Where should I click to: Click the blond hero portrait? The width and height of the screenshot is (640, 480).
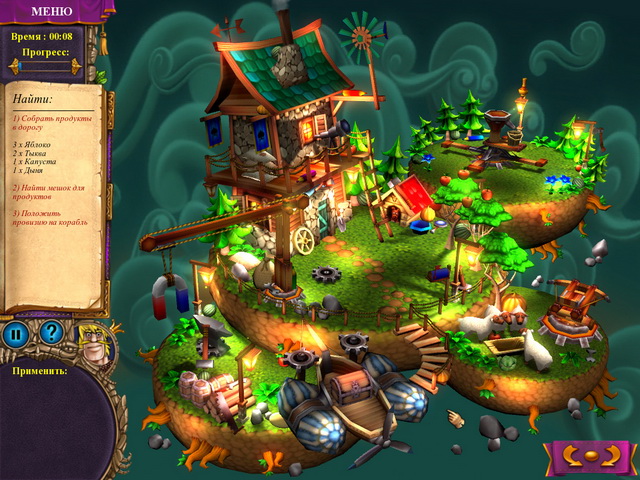click(x=95, y=343)
